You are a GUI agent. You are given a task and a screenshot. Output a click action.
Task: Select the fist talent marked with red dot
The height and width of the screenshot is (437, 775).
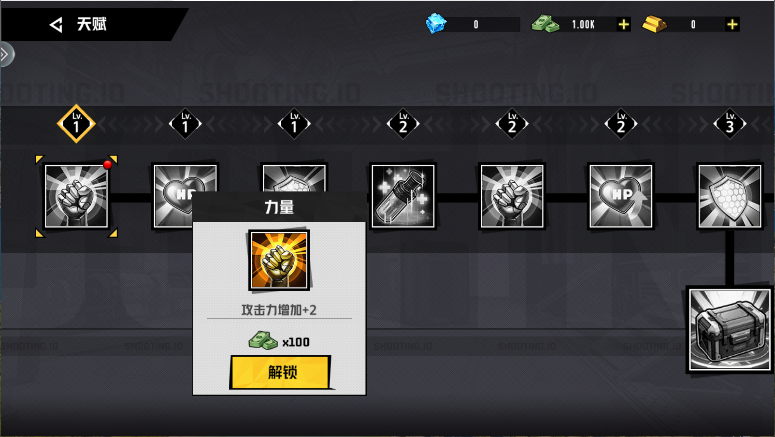point(76,196)
